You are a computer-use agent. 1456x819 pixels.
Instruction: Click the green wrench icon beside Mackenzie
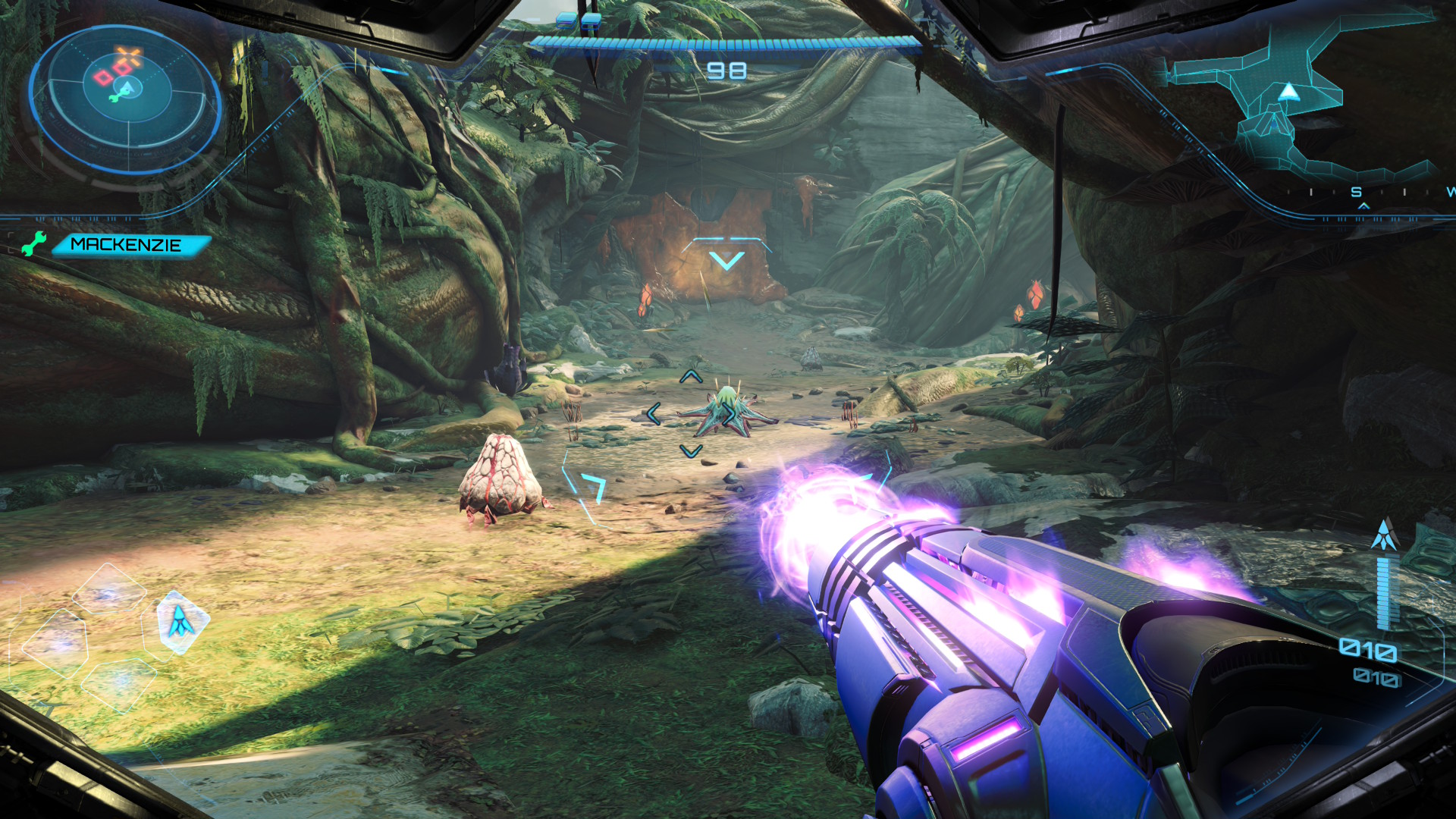(33, 244)
